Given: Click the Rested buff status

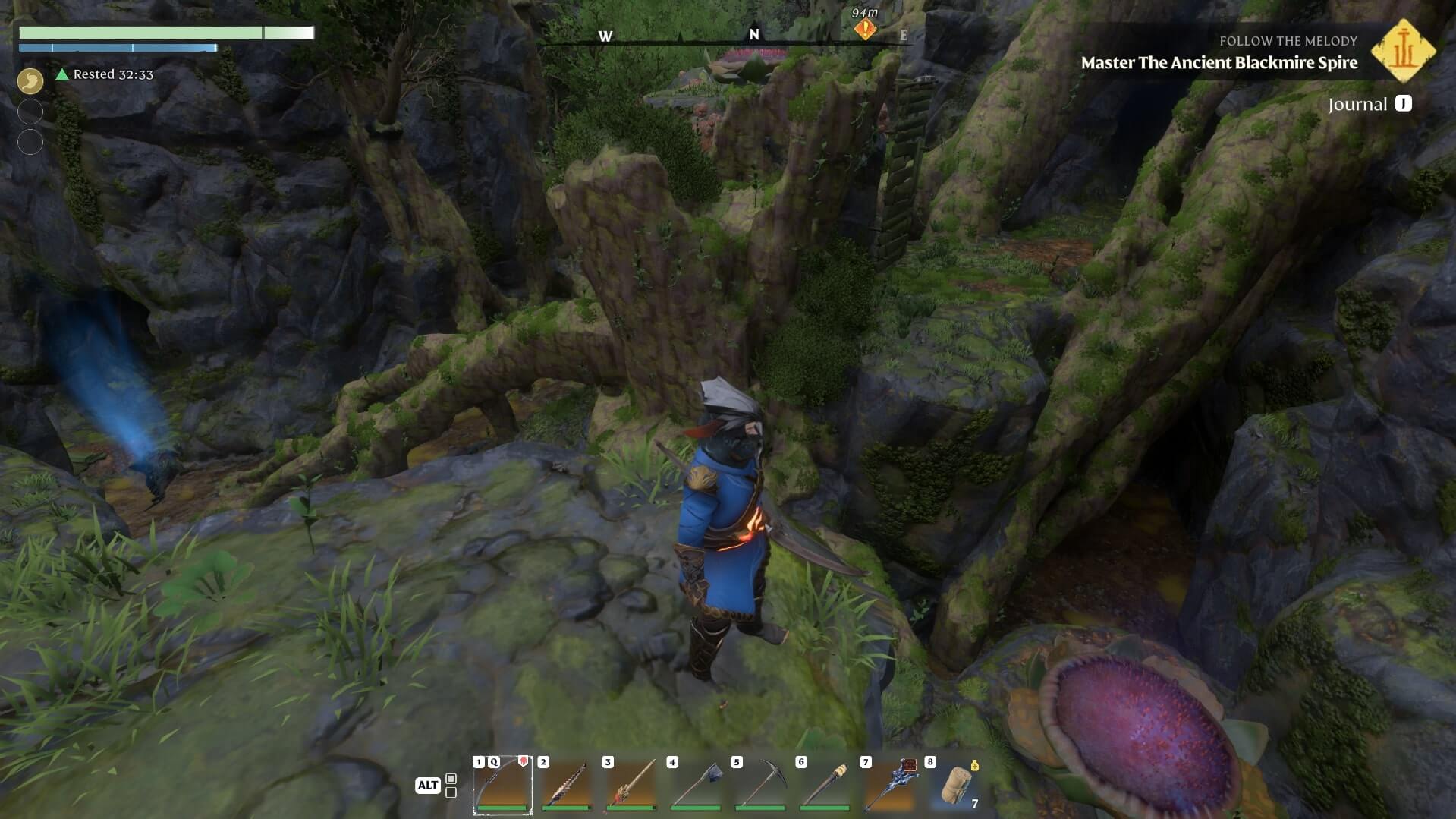Looking at the screenshot, I should coord(105,74).
